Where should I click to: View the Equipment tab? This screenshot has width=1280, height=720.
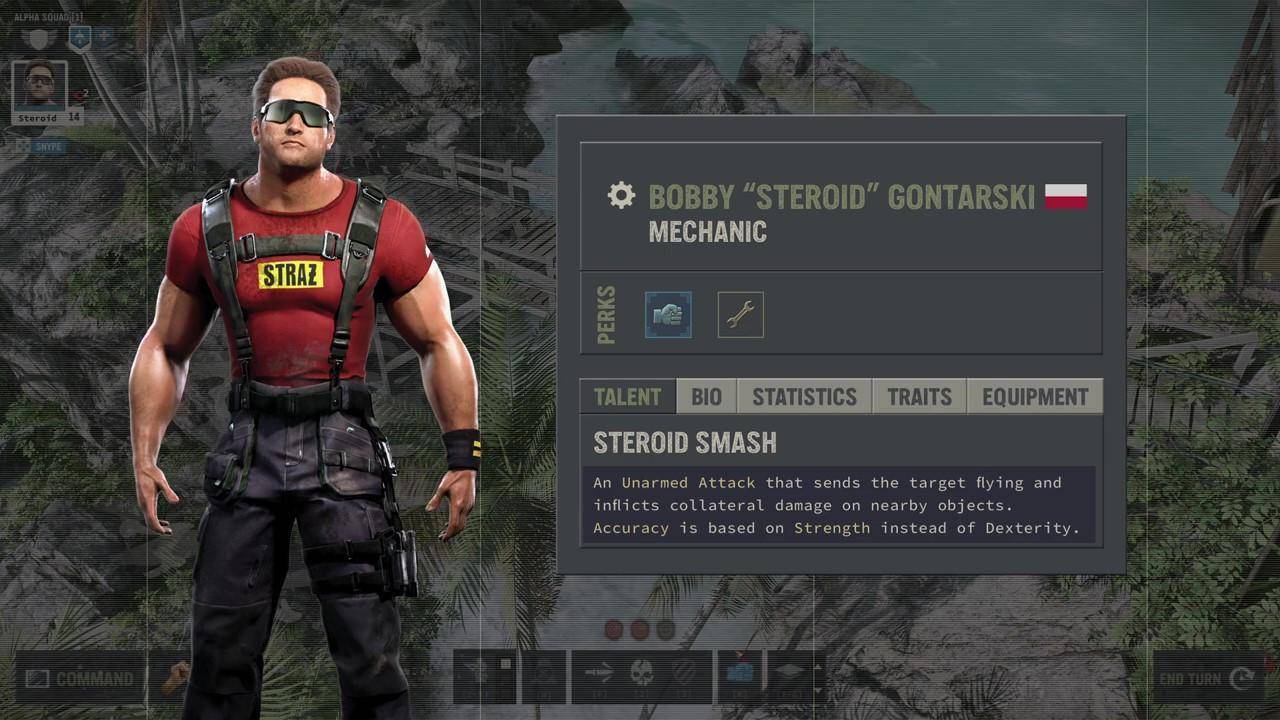click(1035, 397)
